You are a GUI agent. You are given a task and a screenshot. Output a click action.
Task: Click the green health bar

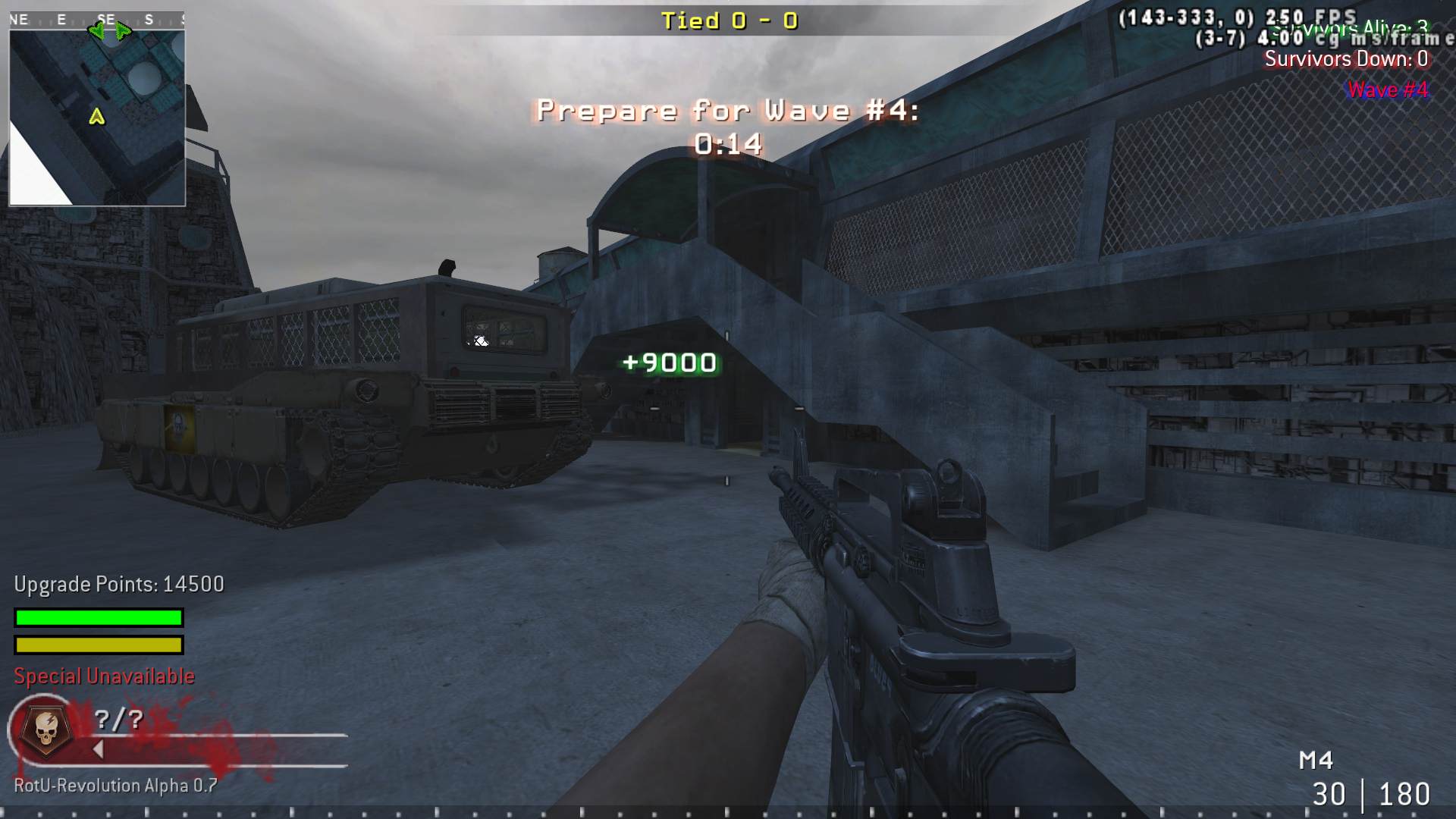97,618
